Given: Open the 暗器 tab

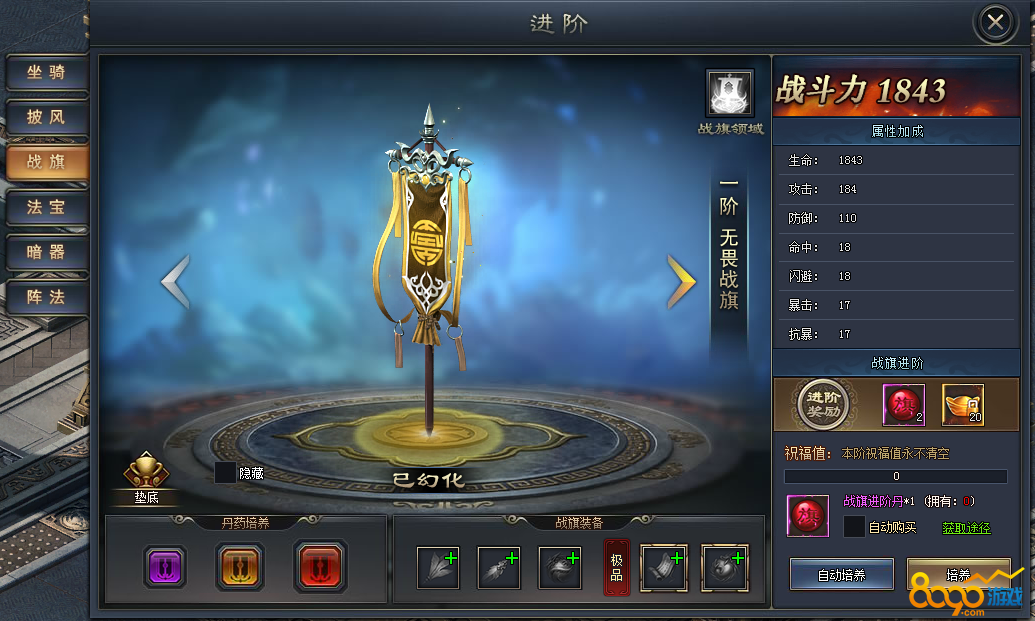Looking at the screenshot, I should point(46,253).
